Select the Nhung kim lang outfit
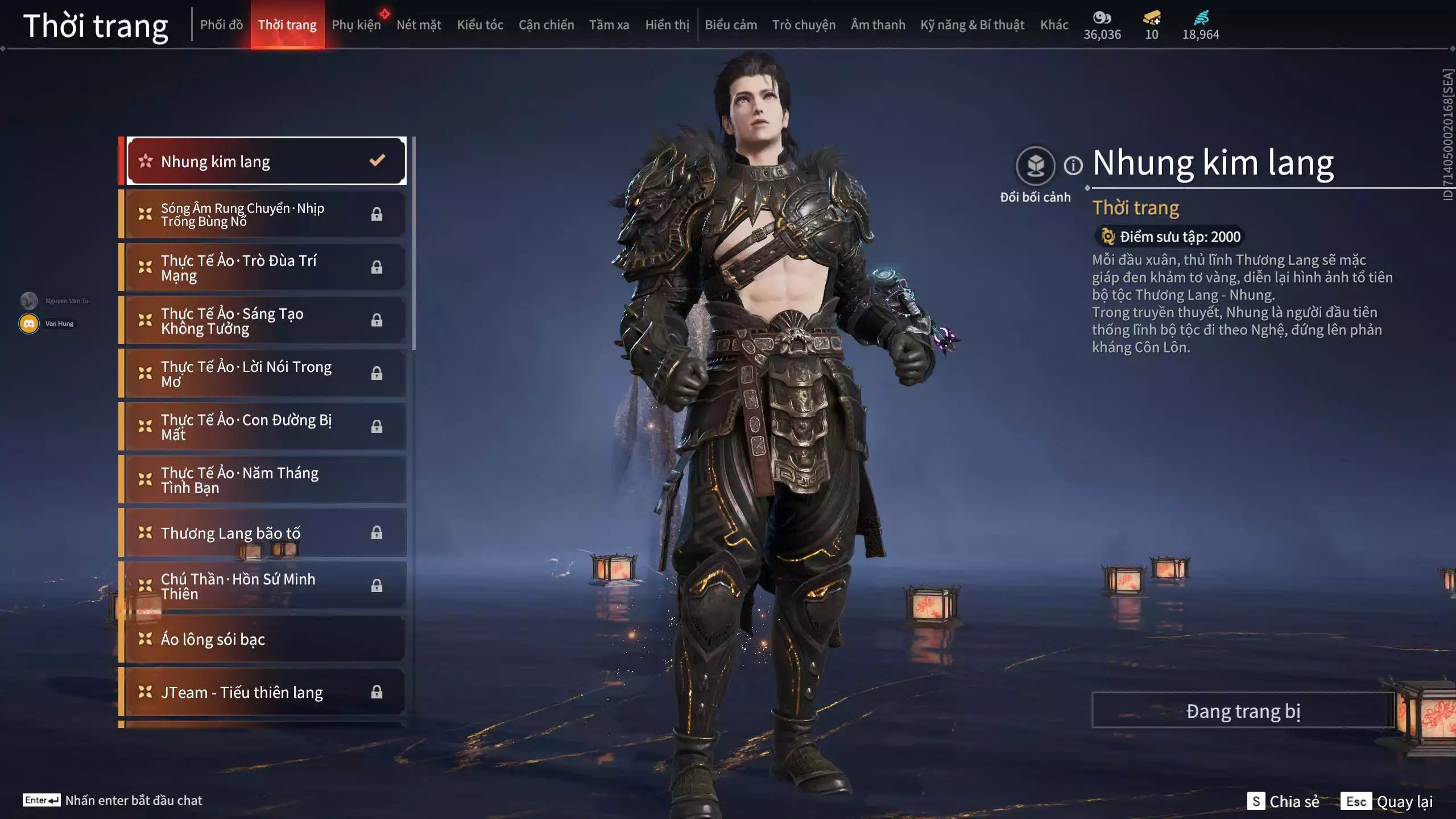1456x819 pixels. coord(266,162)
